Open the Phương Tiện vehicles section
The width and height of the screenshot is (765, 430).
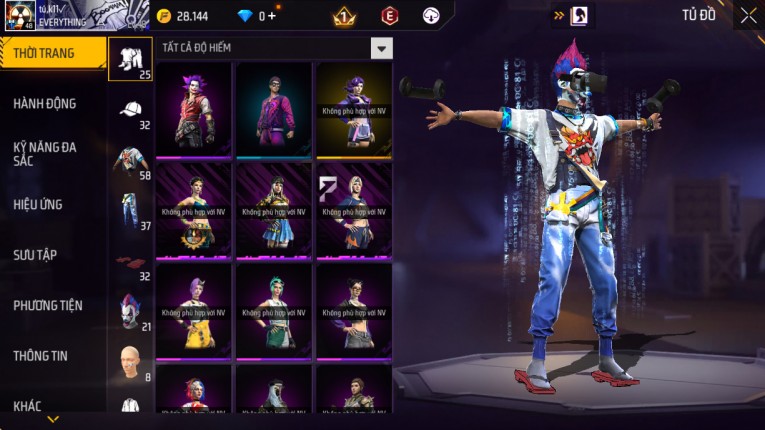48,305
